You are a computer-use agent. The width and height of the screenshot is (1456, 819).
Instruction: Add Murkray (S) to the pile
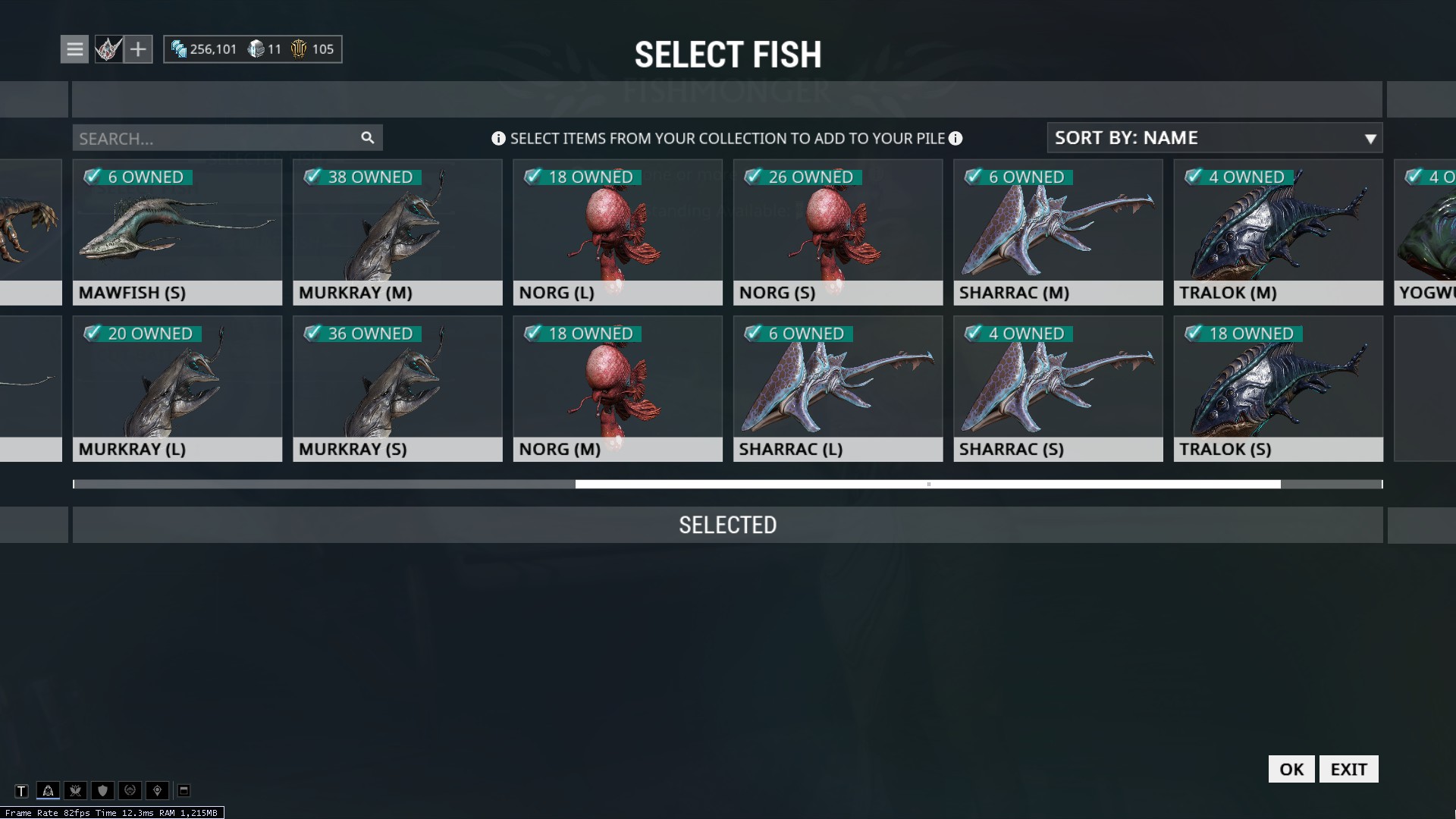pyautogui.click(x=397, y=388)
